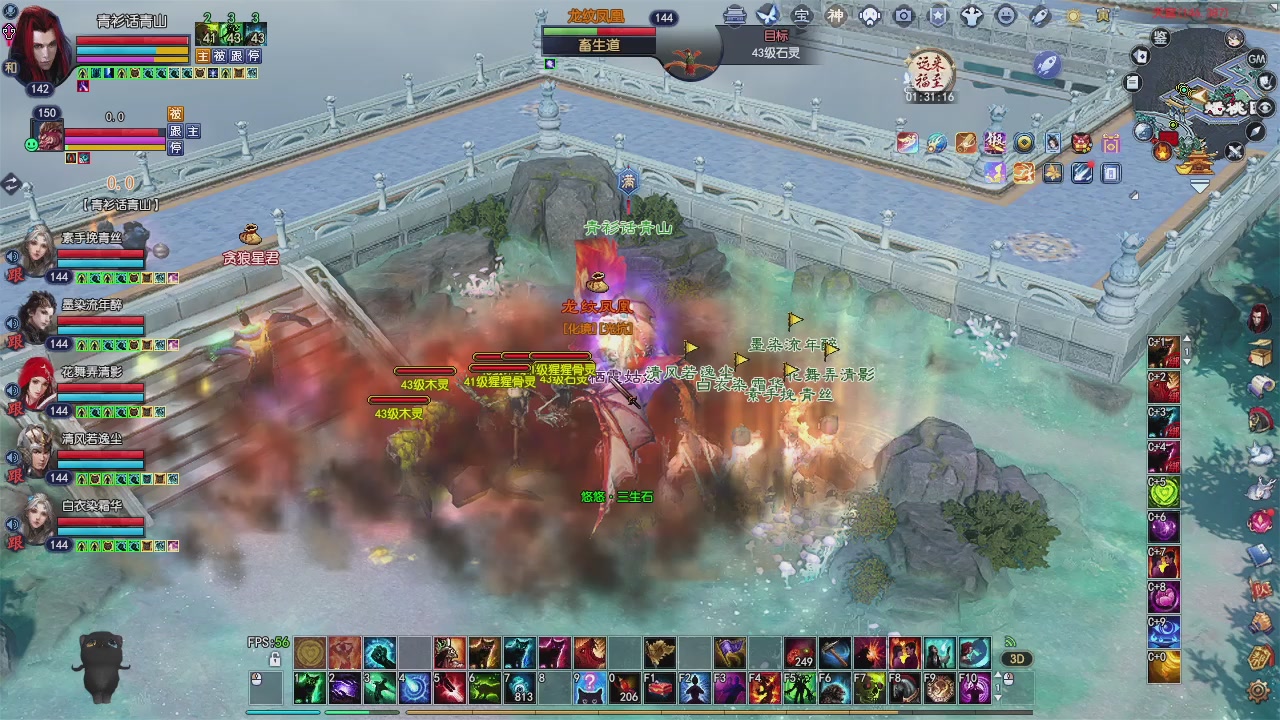Open the blue skill book icon

pyautogui.click(x=1260, y=556)
